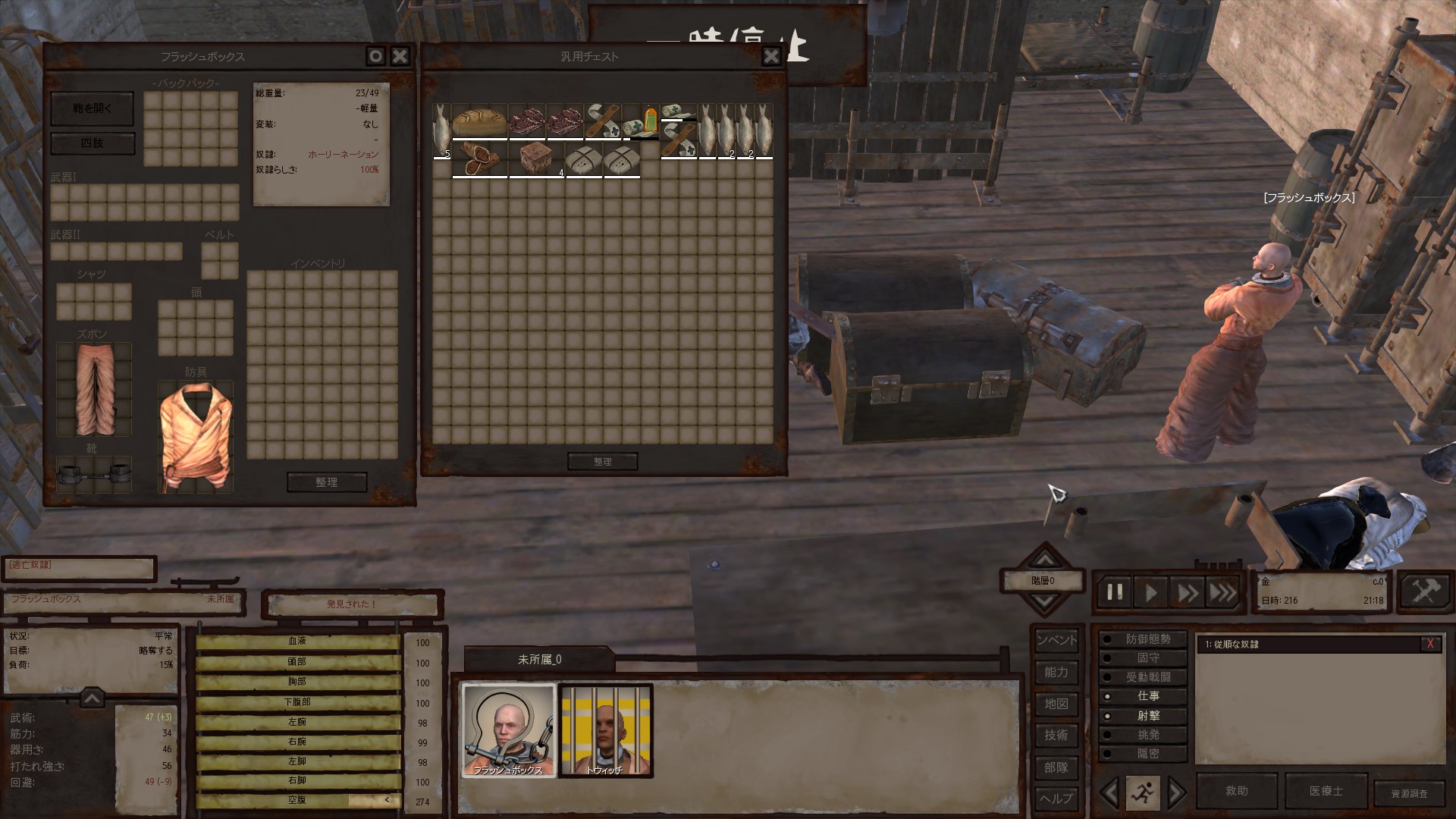
Task: Close the 汎用チェスト chest window
Action: [771, 56]
